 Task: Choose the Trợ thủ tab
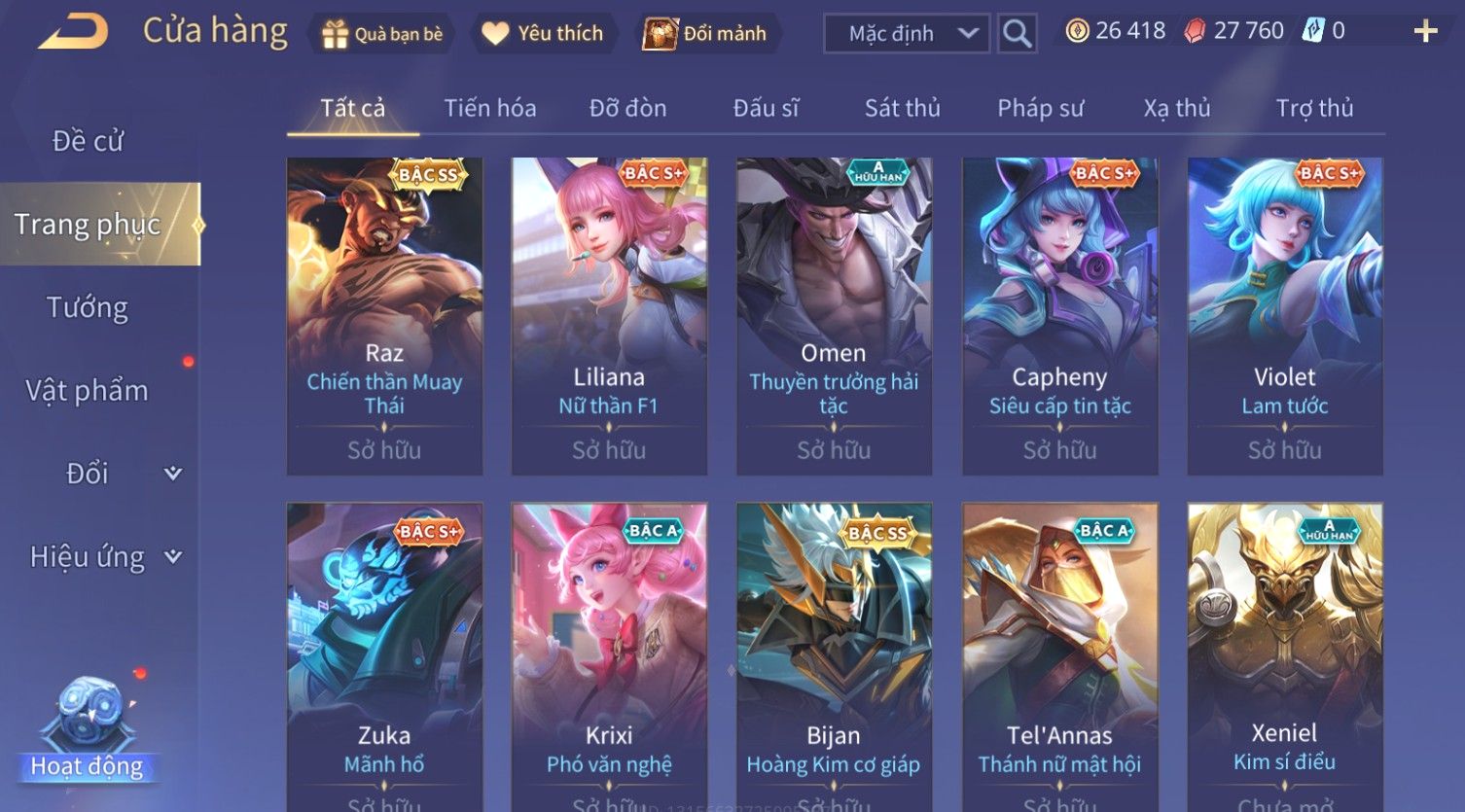1314,108
